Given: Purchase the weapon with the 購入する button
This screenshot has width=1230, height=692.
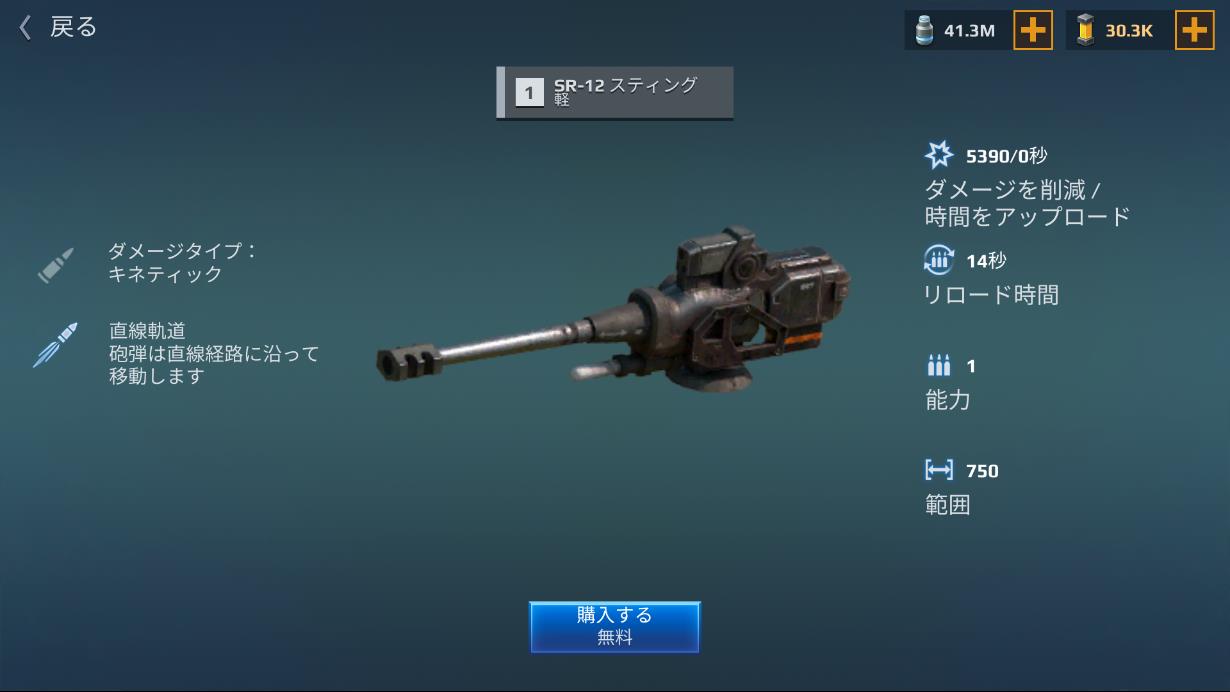Looking at the screenshot, I should (x=614, y=626).
